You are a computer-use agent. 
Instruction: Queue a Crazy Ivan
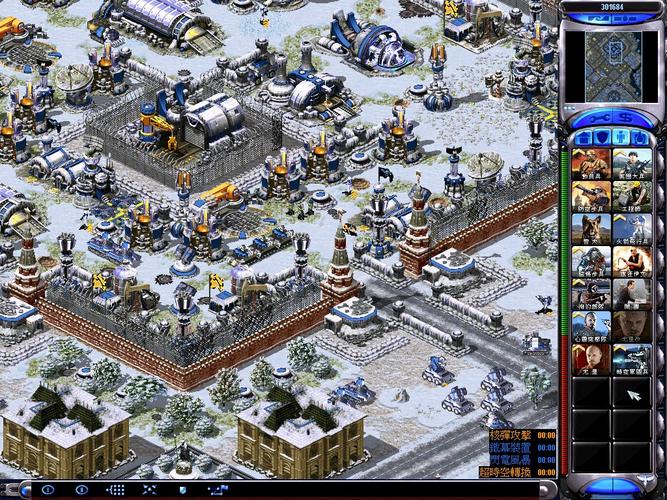632,261
